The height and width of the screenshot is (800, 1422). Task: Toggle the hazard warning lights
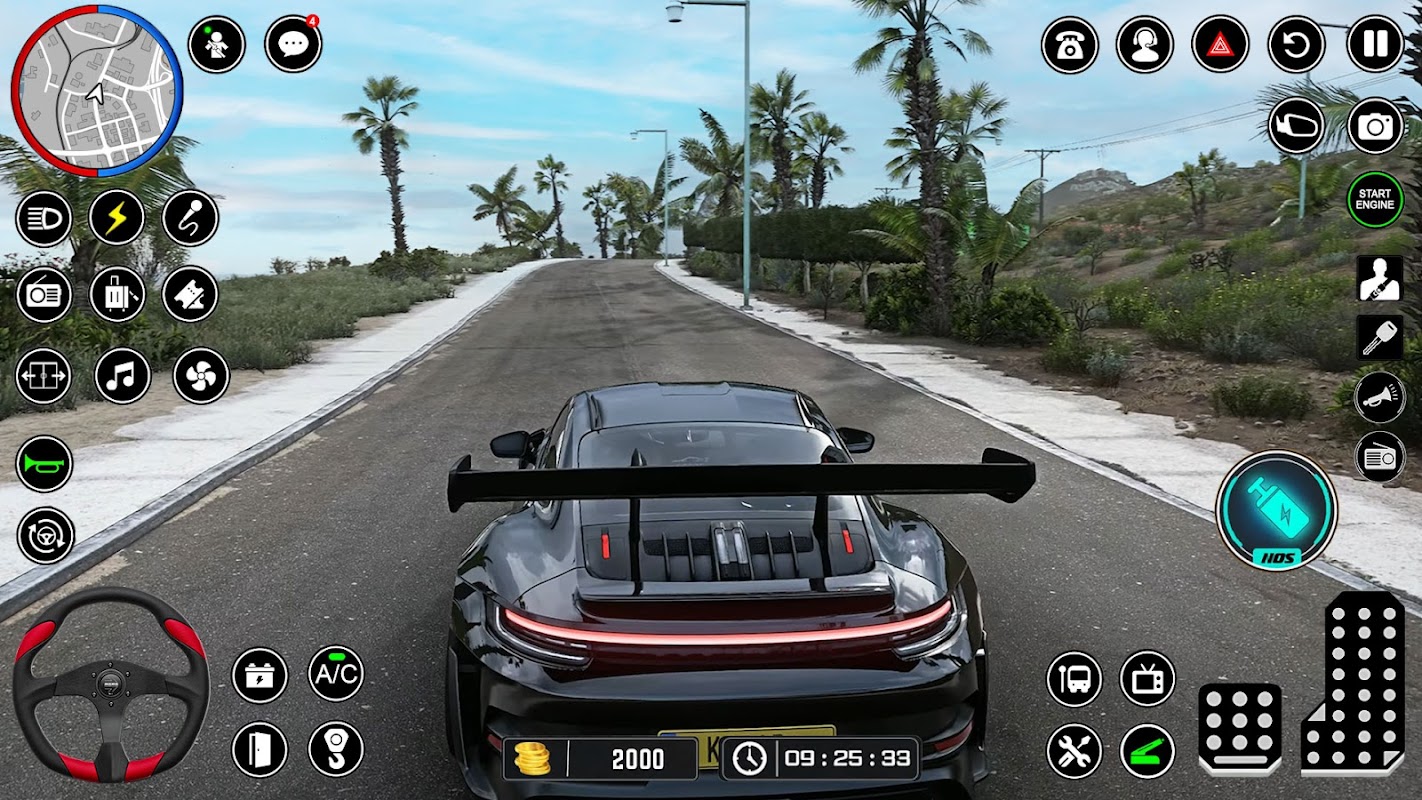tap(1220, 44)
